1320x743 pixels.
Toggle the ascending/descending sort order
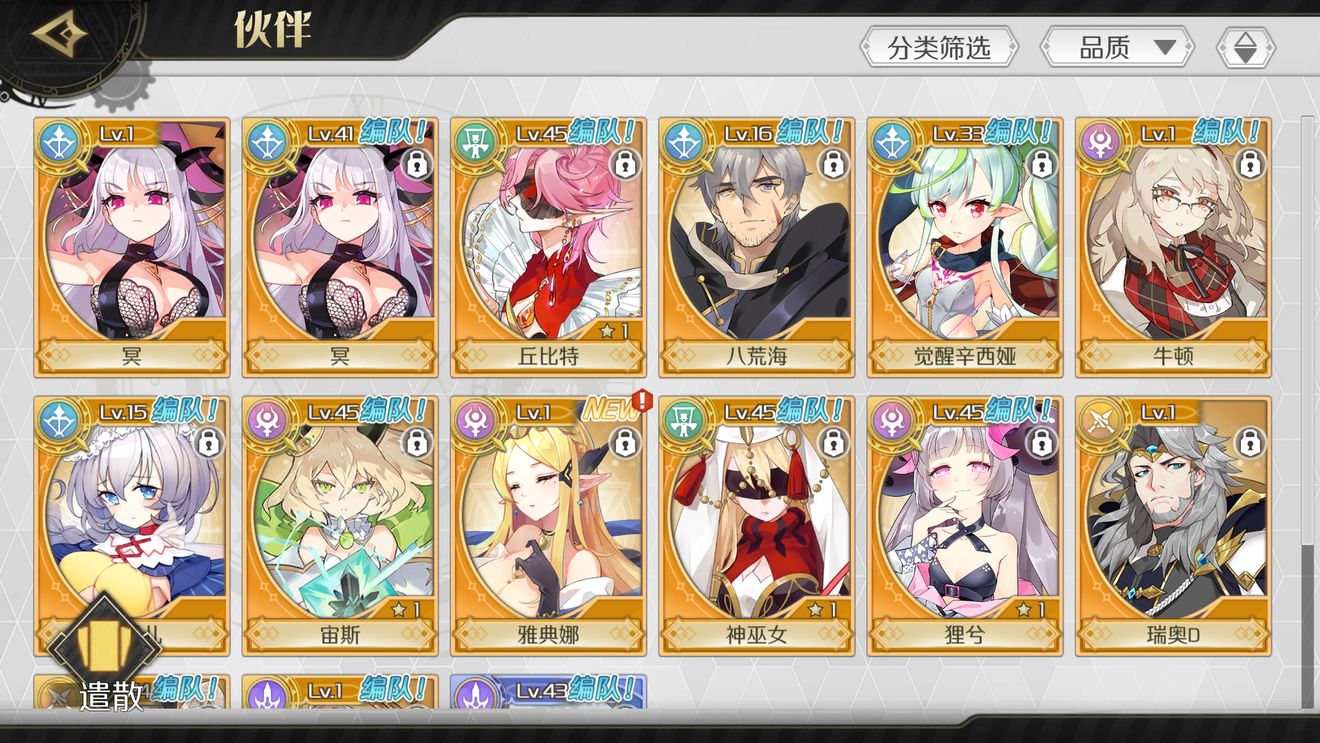(1245, 47)
